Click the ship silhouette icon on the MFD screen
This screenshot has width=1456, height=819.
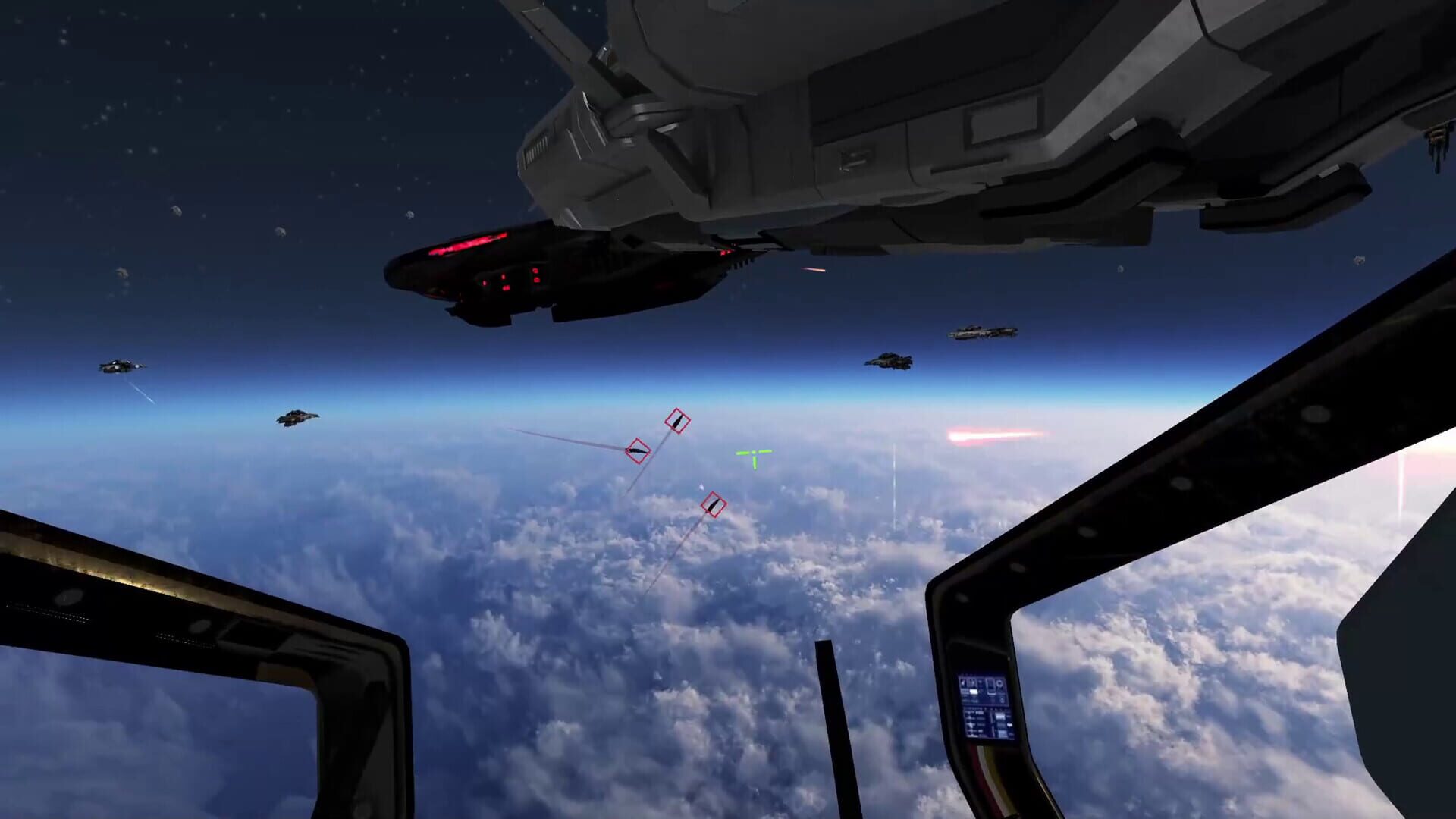[991, 687]
